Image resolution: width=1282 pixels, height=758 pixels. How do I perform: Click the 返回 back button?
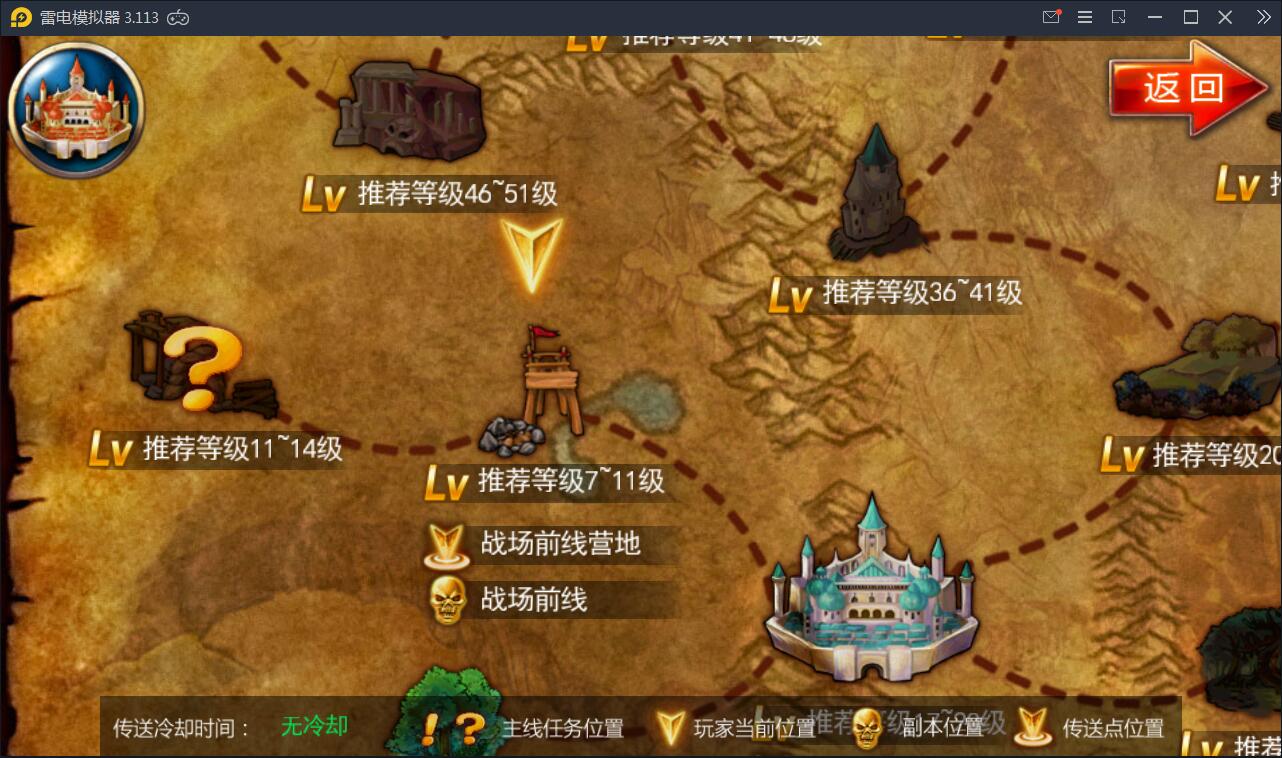(x=1184, y=88)
